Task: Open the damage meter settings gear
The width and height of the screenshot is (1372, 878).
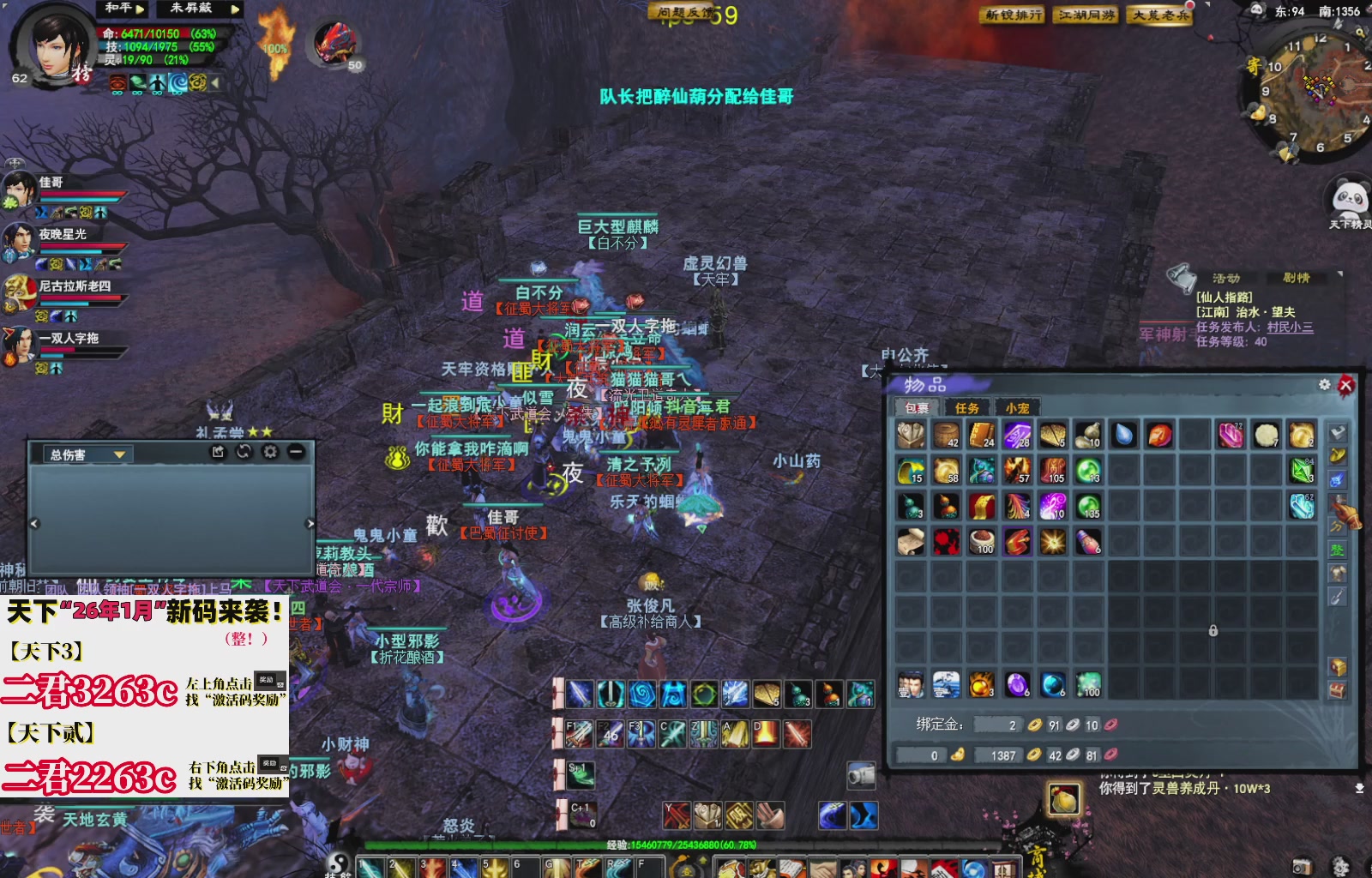Action: [272, 451]
